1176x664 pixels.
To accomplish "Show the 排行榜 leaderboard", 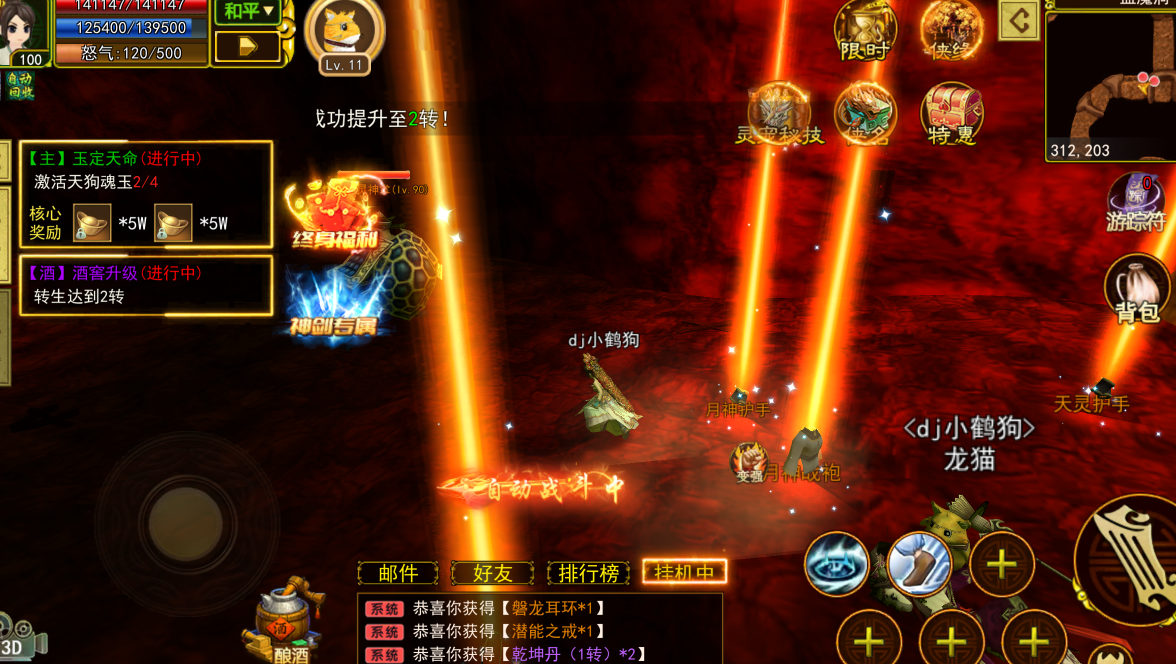I will tap(589, 573).
